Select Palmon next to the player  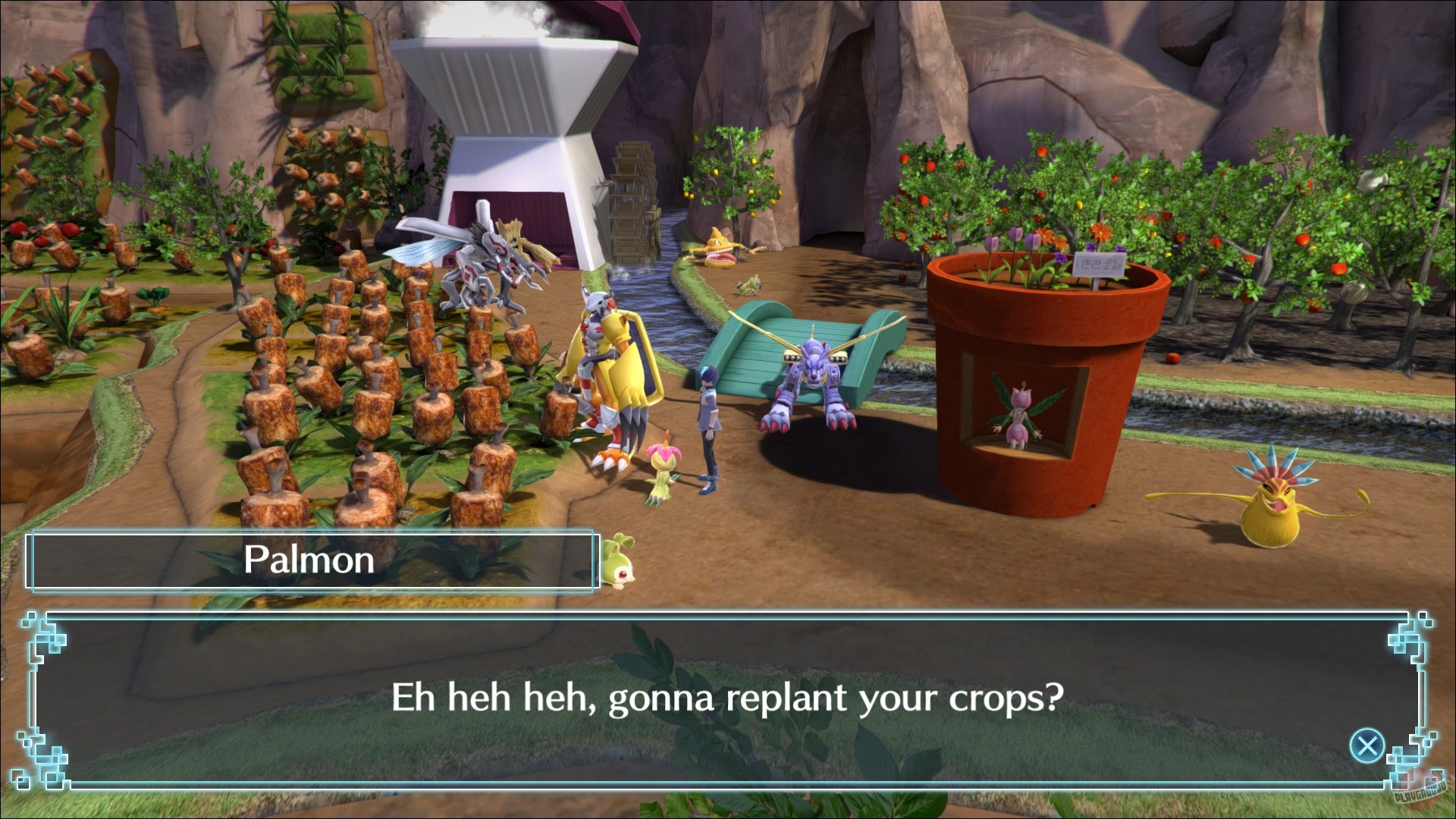click(x=661, y=466)
